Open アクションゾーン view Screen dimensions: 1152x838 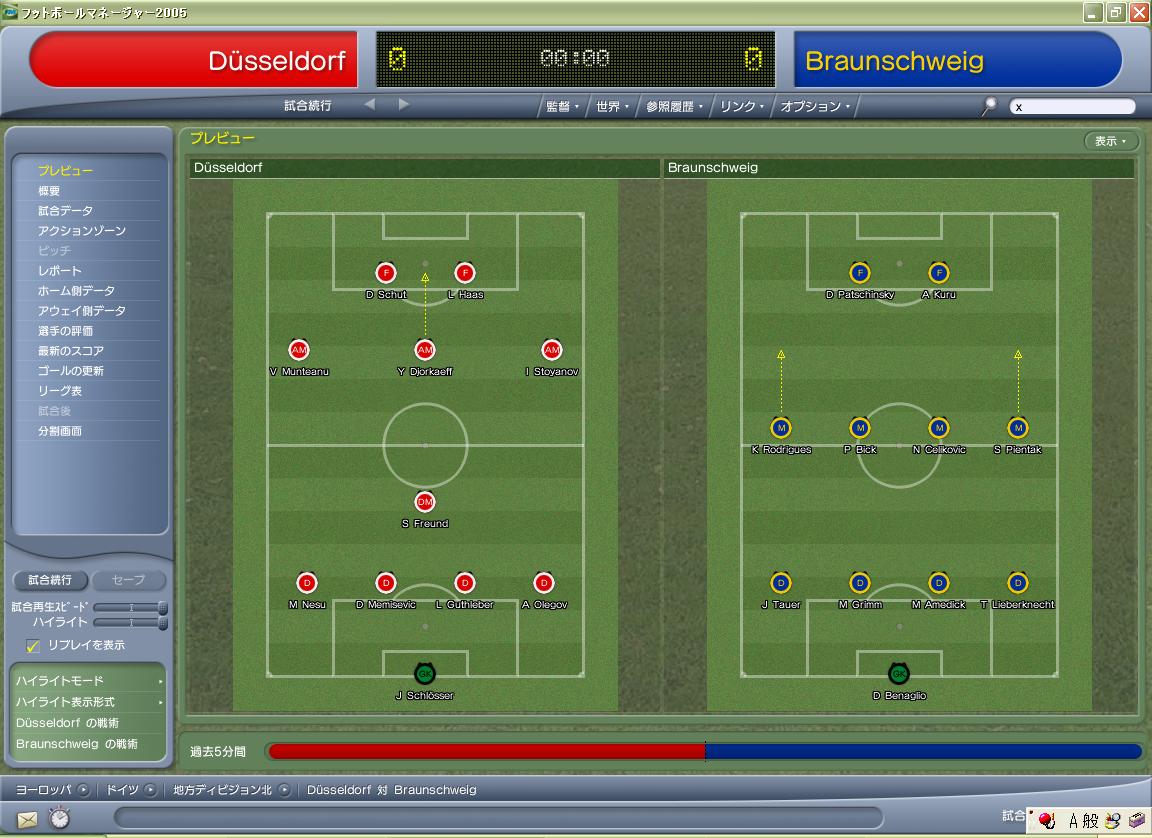click(82, 231)
